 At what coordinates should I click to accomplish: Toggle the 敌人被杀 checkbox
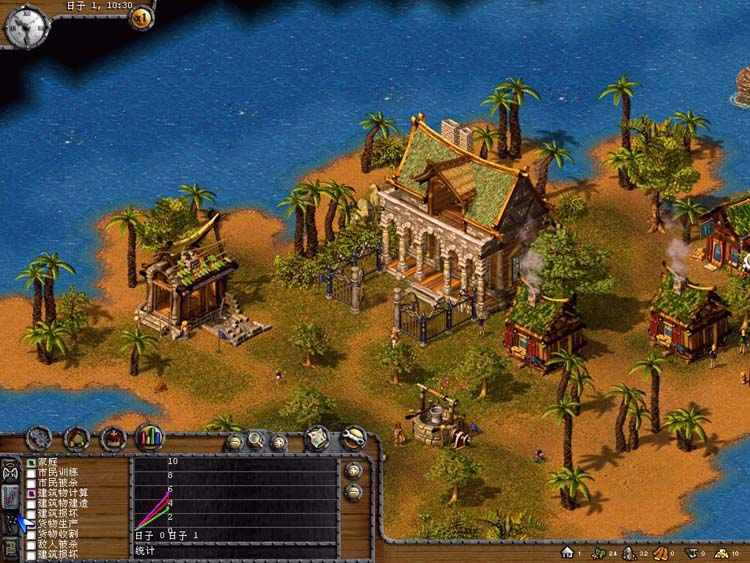[31, 543]
